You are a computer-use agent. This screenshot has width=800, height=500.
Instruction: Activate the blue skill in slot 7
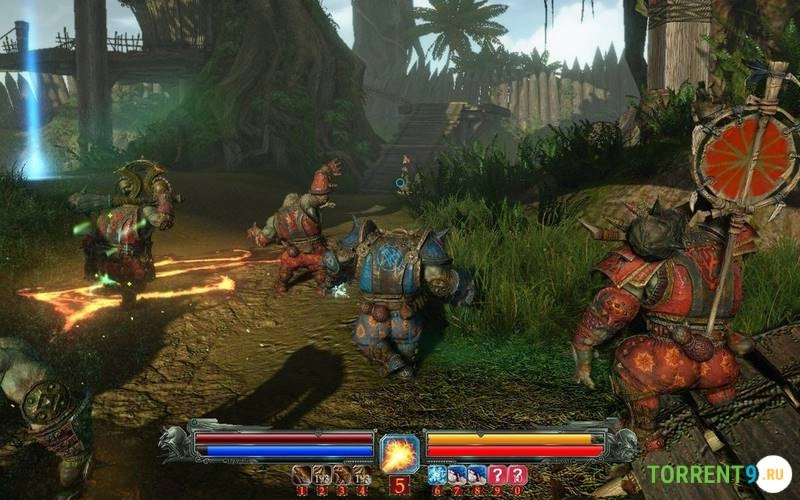coord(457,475)
